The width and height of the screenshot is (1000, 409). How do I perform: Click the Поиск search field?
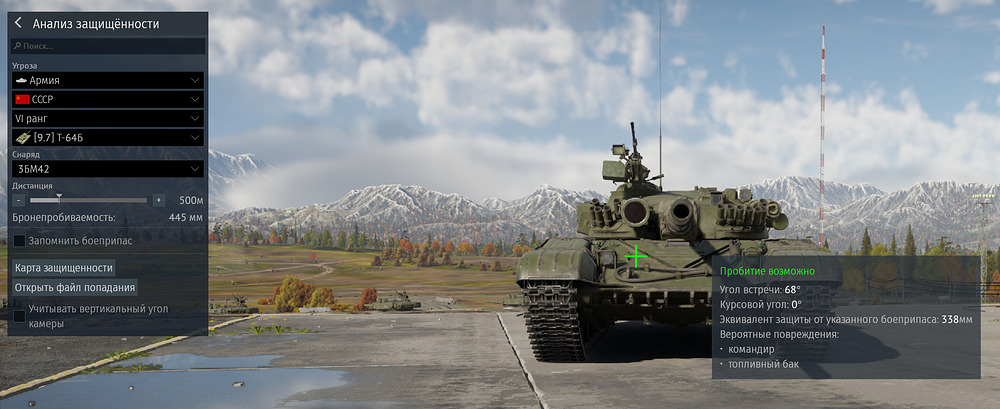pos(110,46)
